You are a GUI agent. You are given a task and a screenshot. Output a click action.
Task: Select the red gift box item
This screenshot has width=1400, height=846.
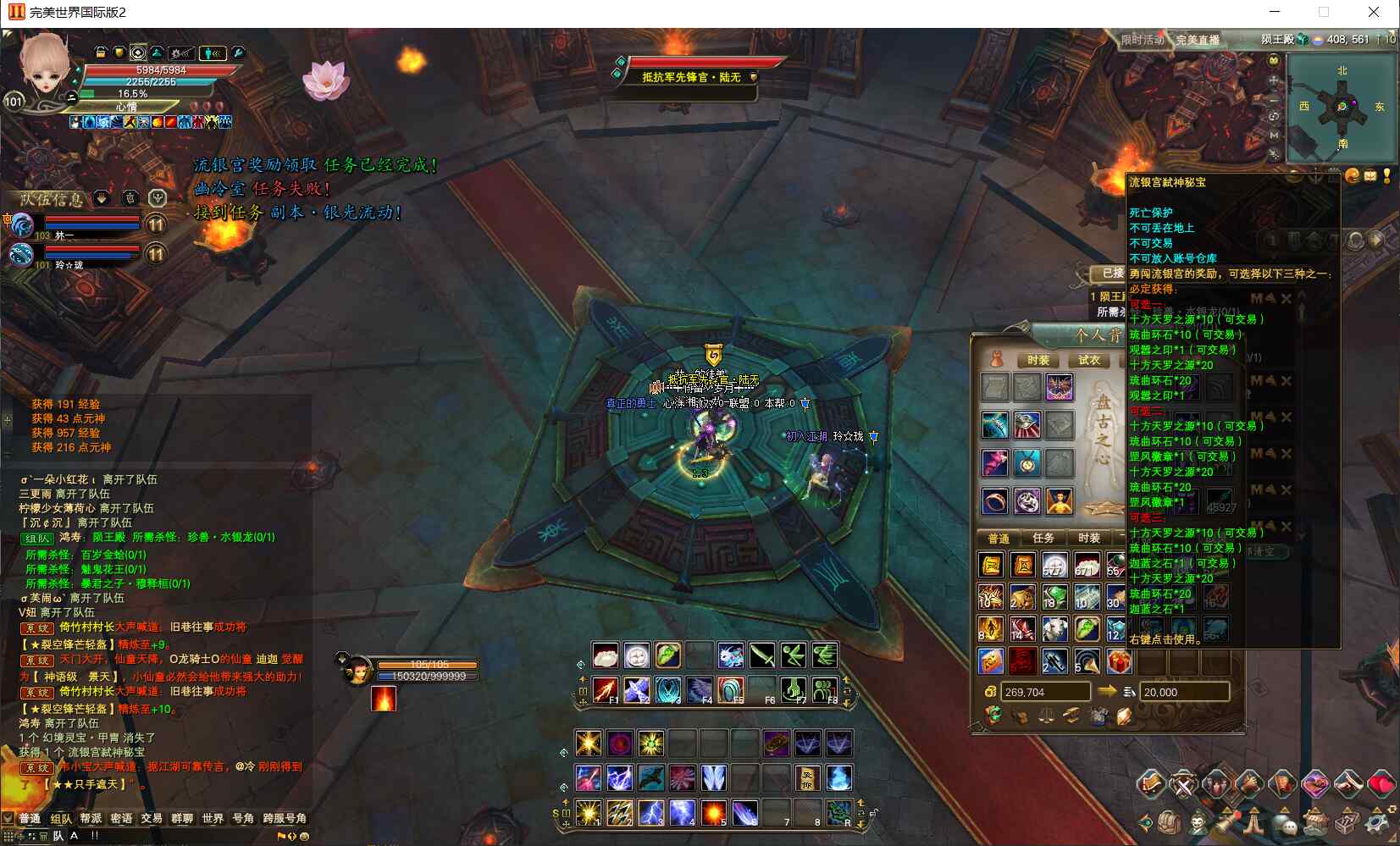1119,661
